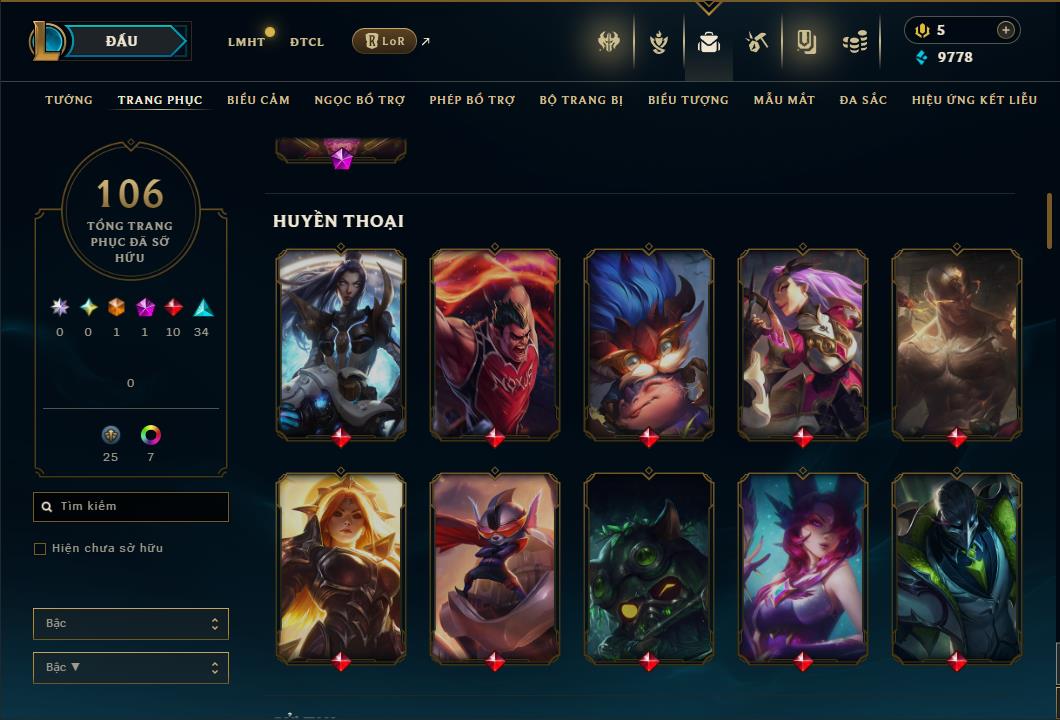Open the Bậc ▼ sort dropdown
Image resolution: width=1060 pixels, height=720 pixels.
click(x=131, y=668)
